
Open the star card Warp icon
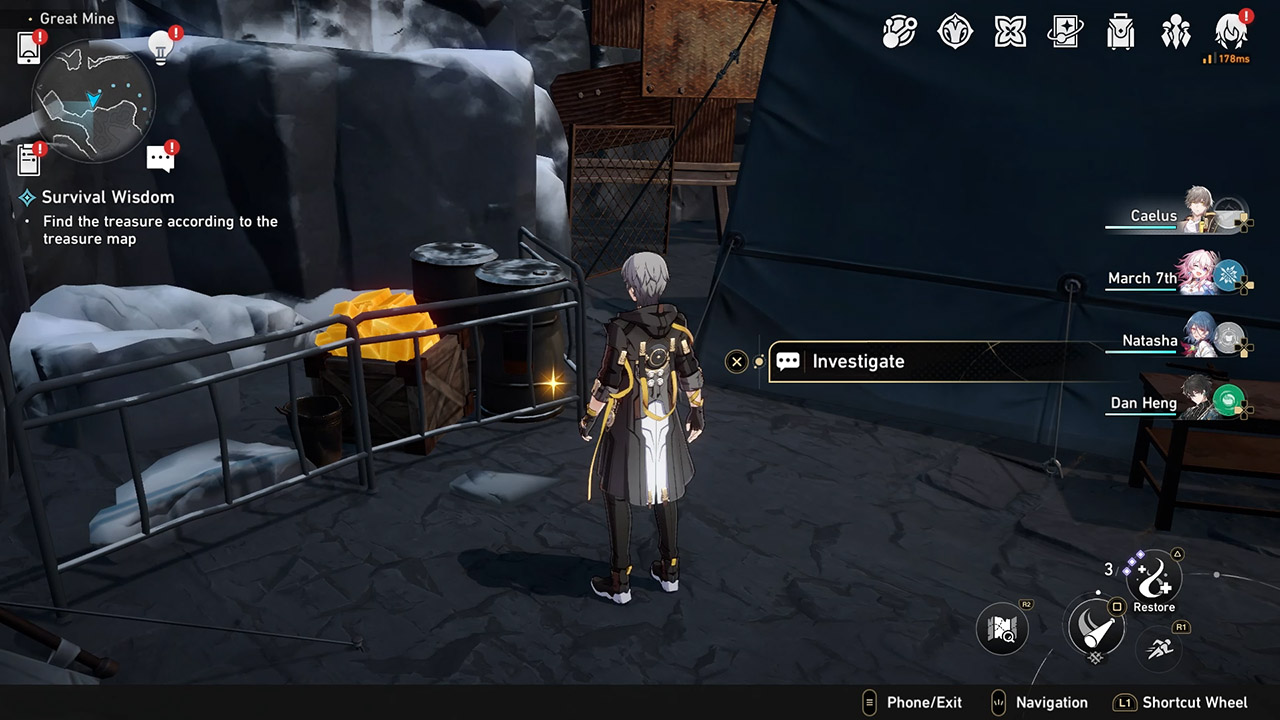[1065, 33]
